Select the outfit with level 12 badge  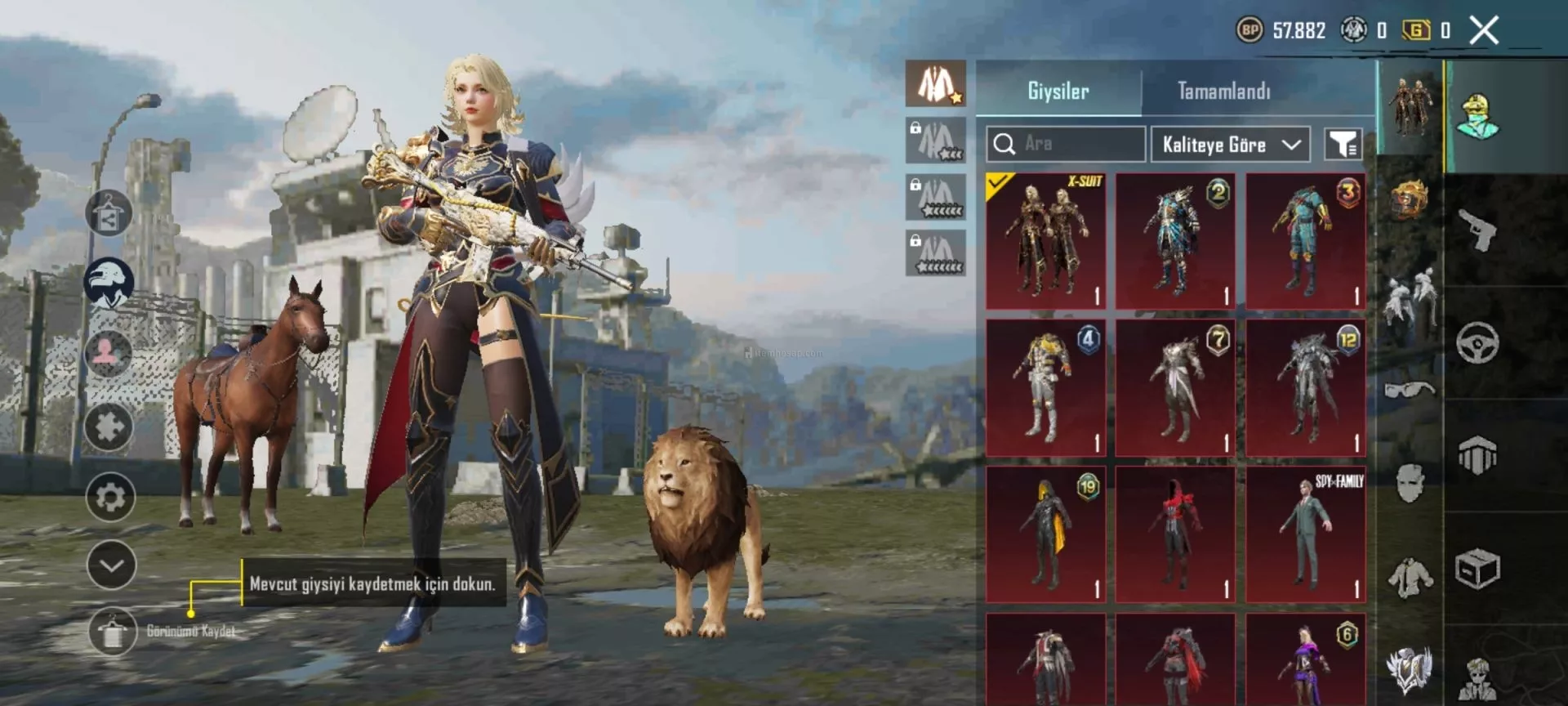[1305, 387]
